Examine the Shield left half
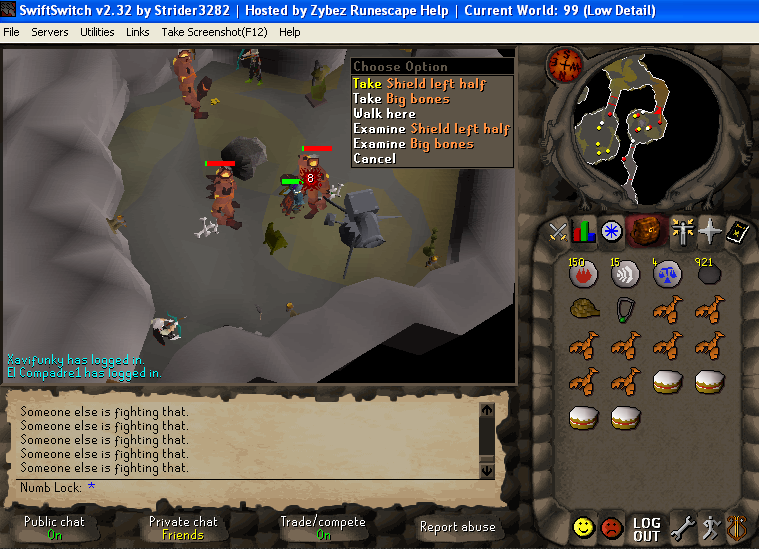Screen dimensions: 759x549 click(431, 129)
